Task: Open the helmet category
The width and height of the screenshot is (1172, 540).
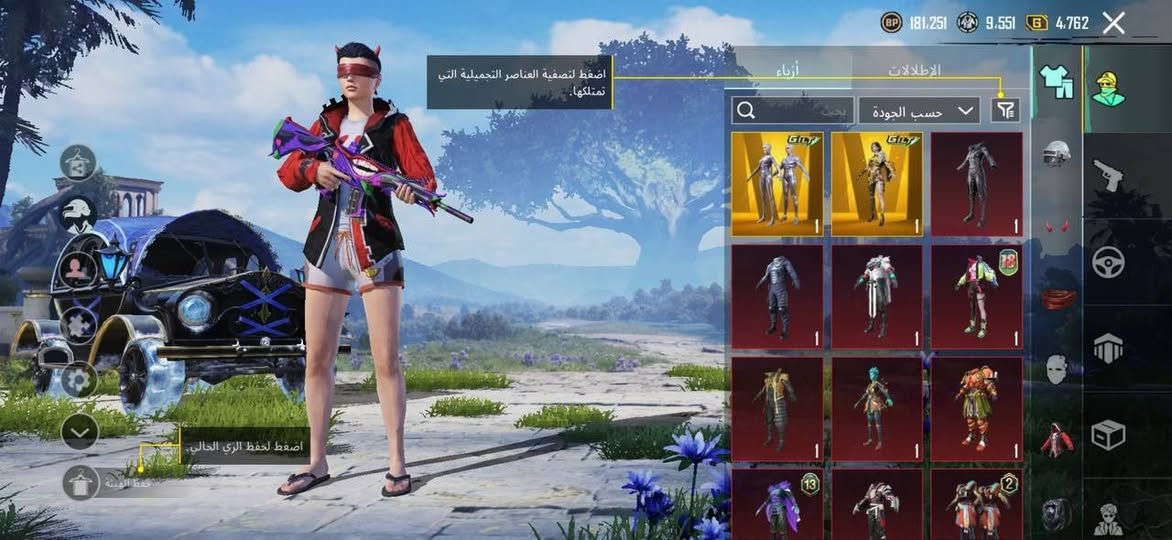Action: 1056,152
